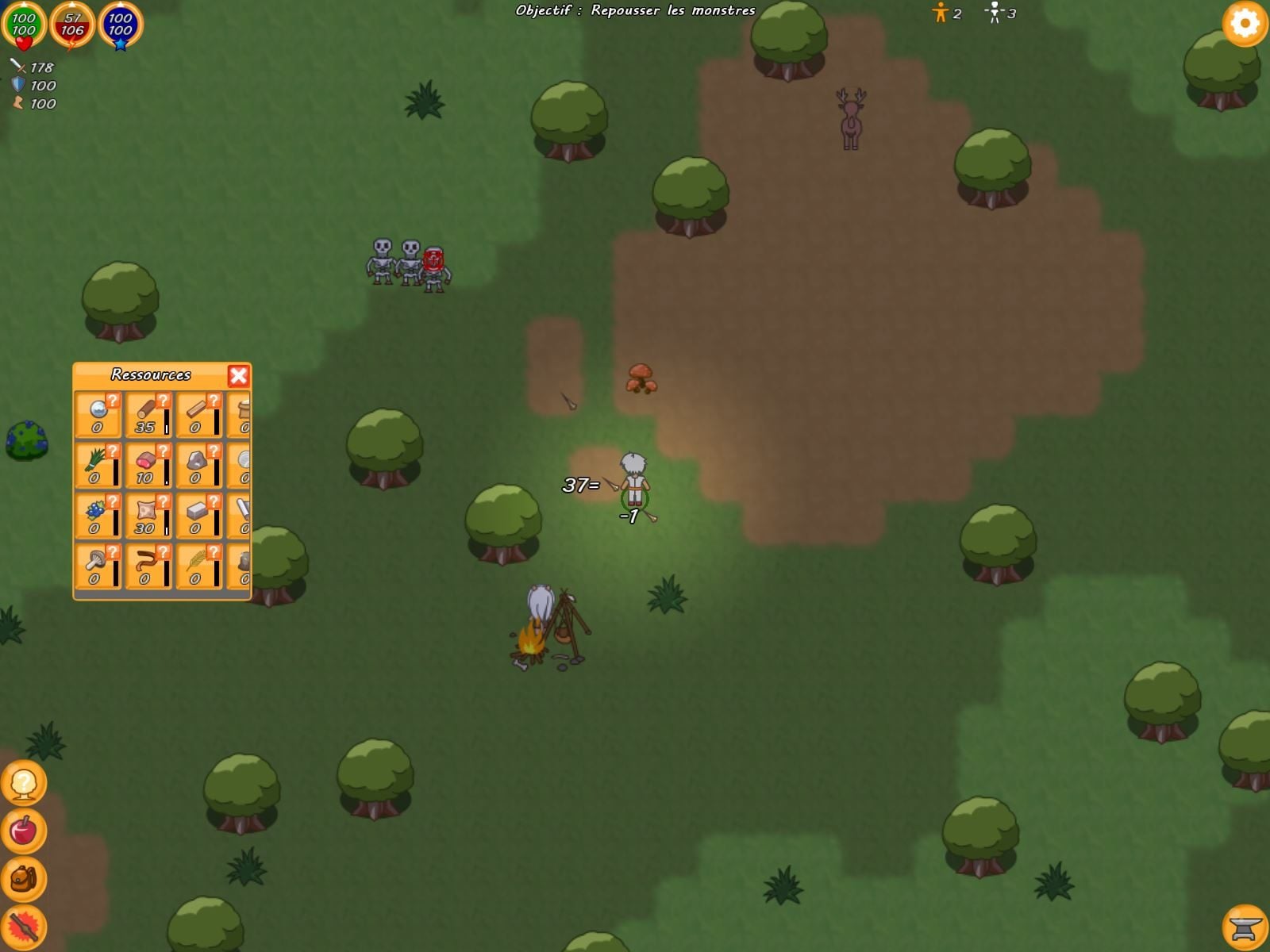Screen dimensions: 1270x952
Task: Close the Ressources panel
Action: tap(238, 375)
